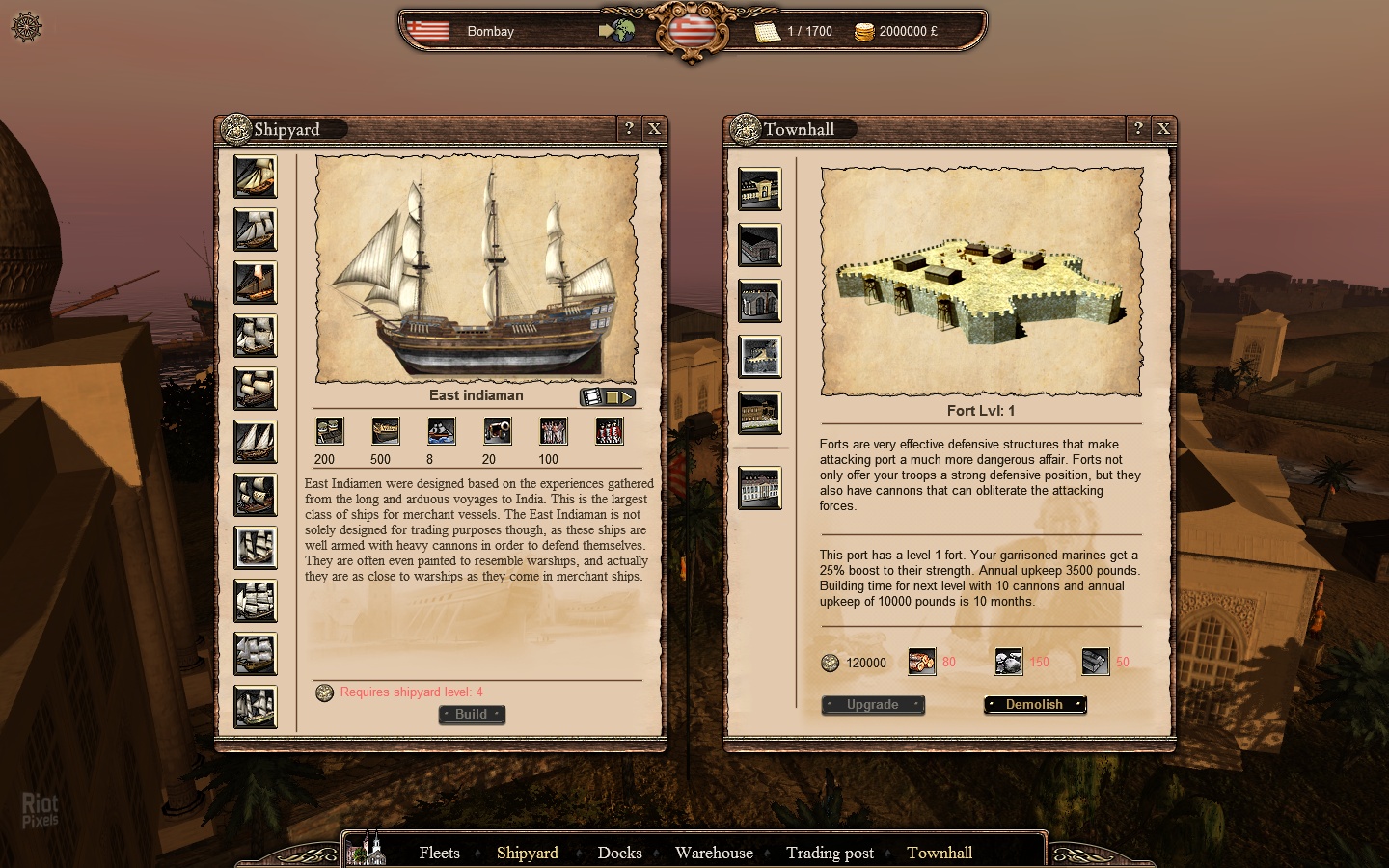
Task: Upgrade the fort level
Action: pos(873,705)
